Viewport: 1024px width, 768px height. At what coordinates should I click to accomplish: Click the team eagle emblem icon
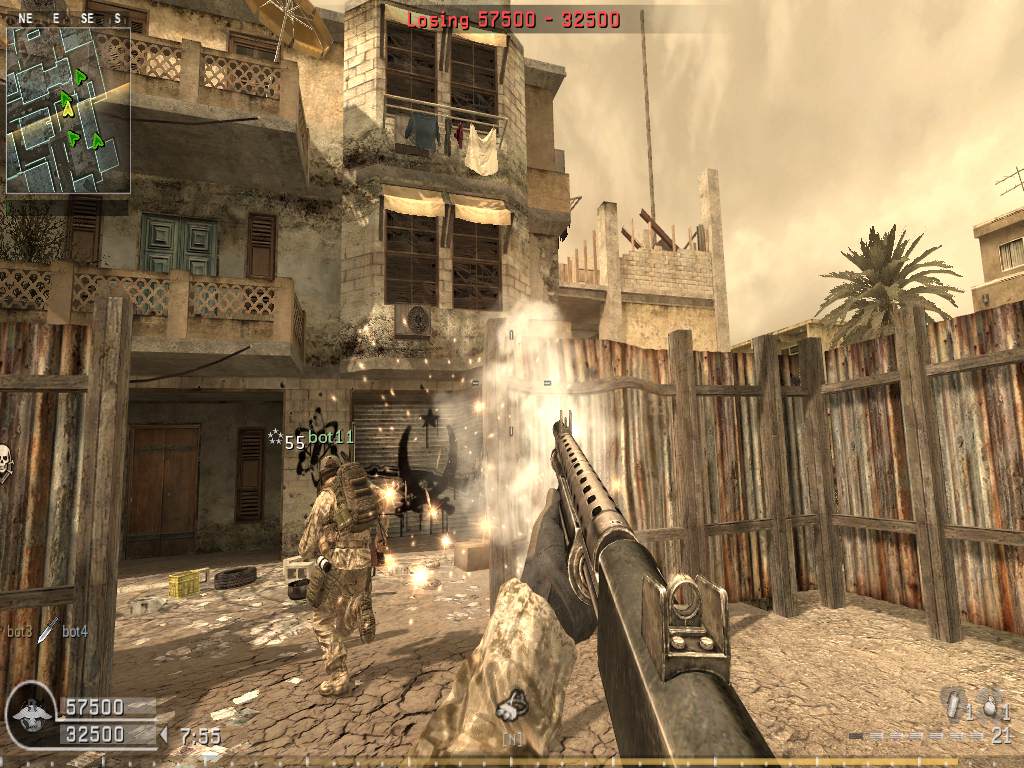pos(30,716)
